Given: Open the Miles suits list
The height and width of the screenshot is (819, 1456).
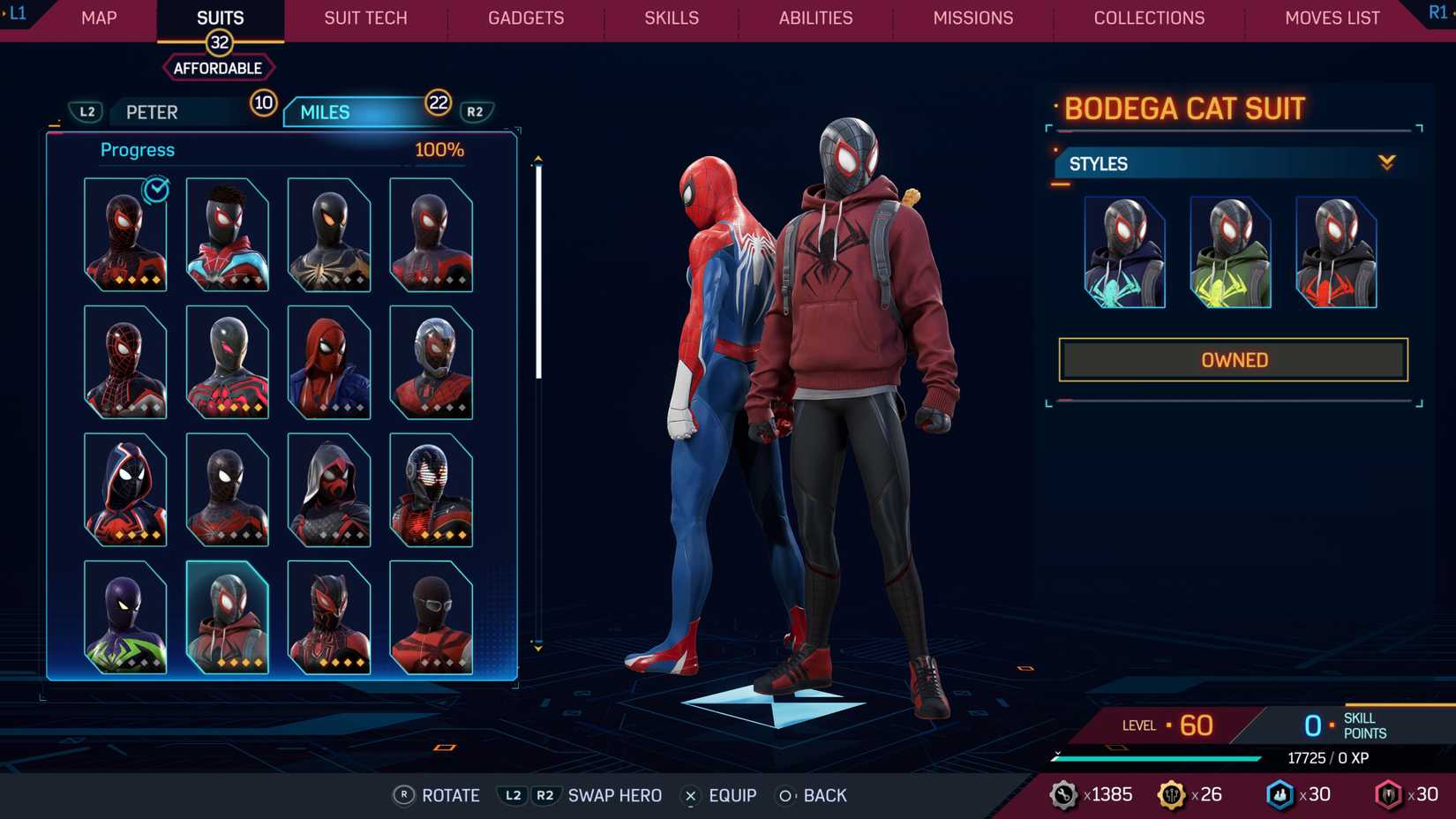Looking at the screenshot, I should tap(324, 112).
